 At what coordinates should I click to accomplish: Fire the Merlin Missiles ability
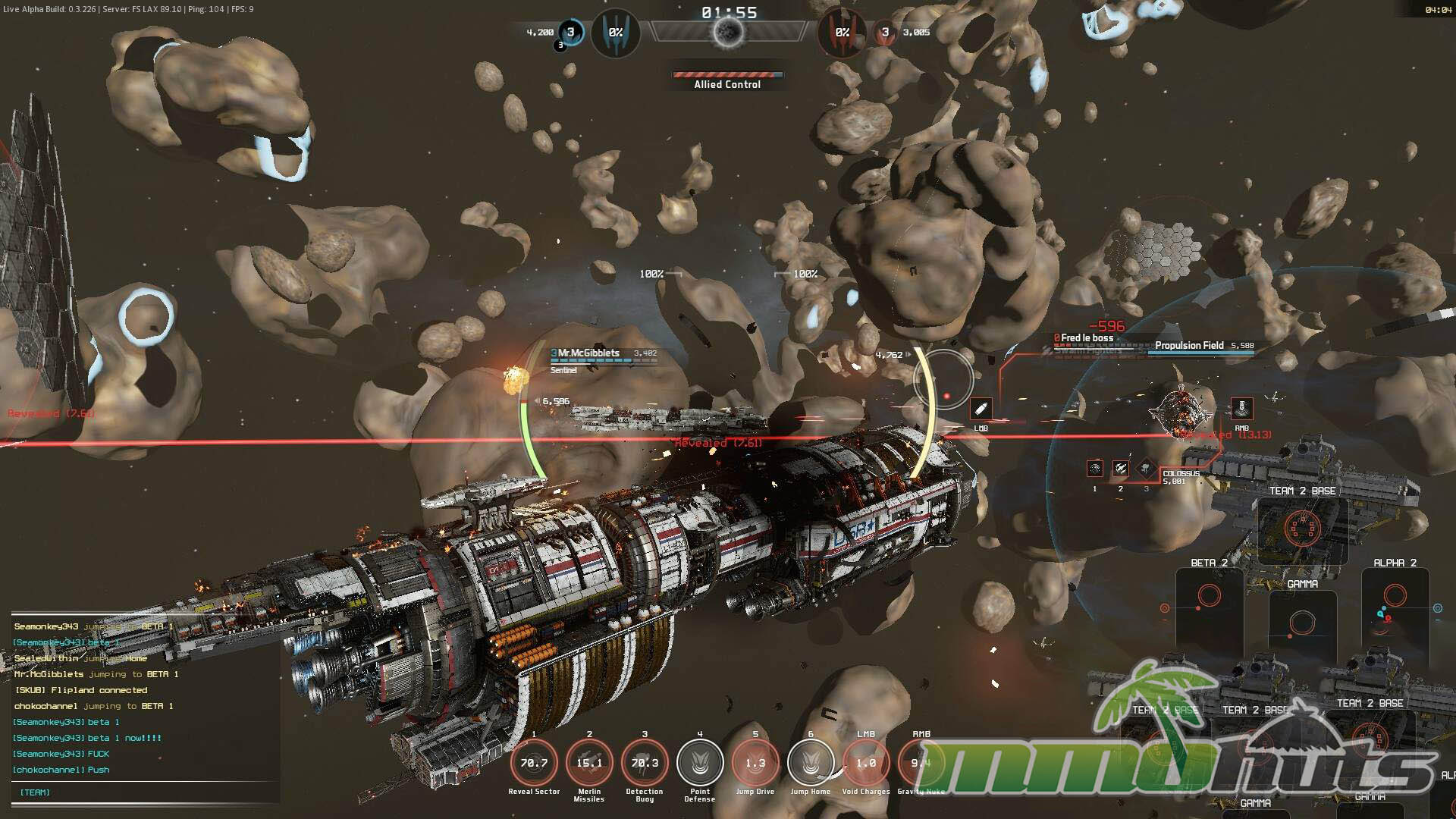(589, 763)
